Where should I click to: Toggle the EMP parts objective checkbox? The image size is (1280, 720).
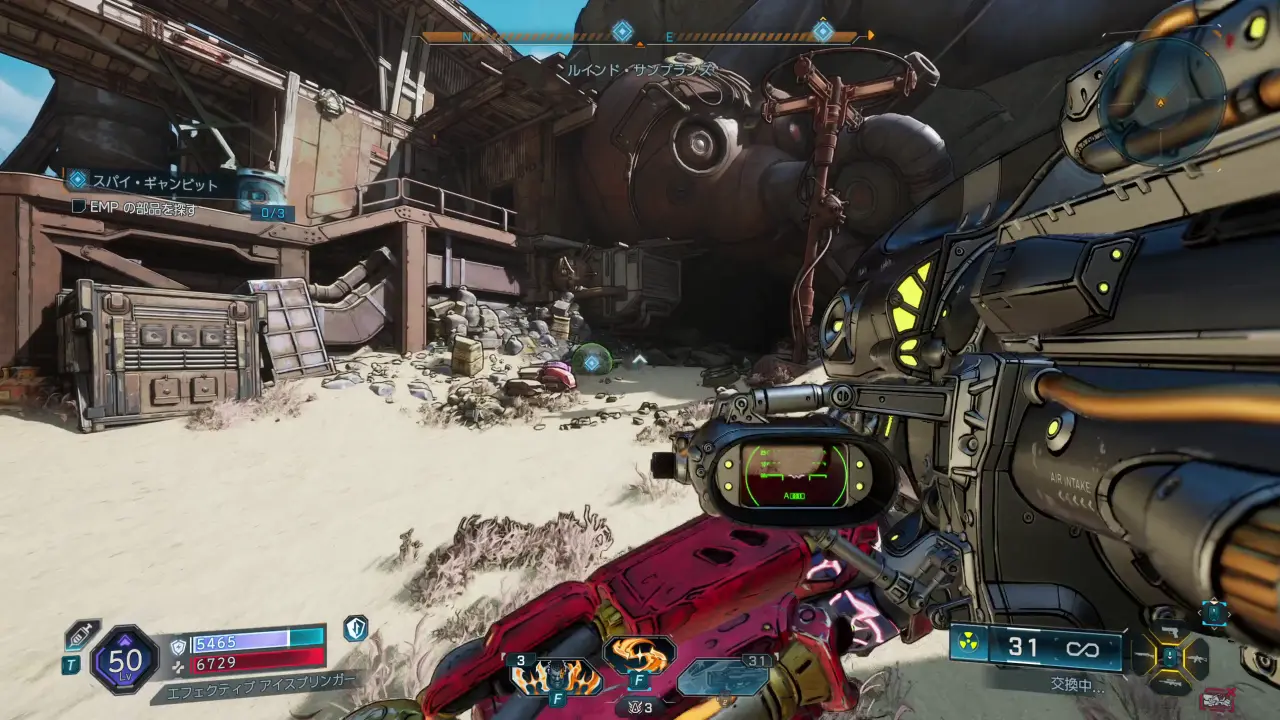pos(79,208)
